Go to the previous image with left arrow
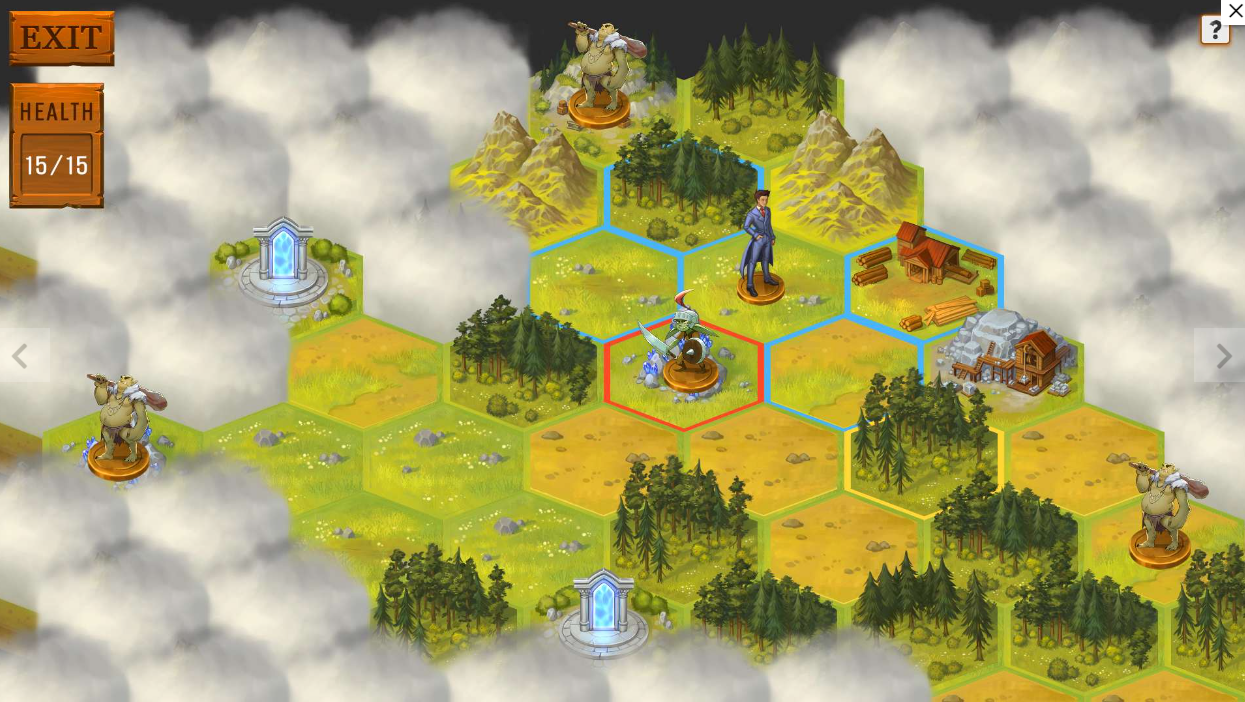 [20, 355]
